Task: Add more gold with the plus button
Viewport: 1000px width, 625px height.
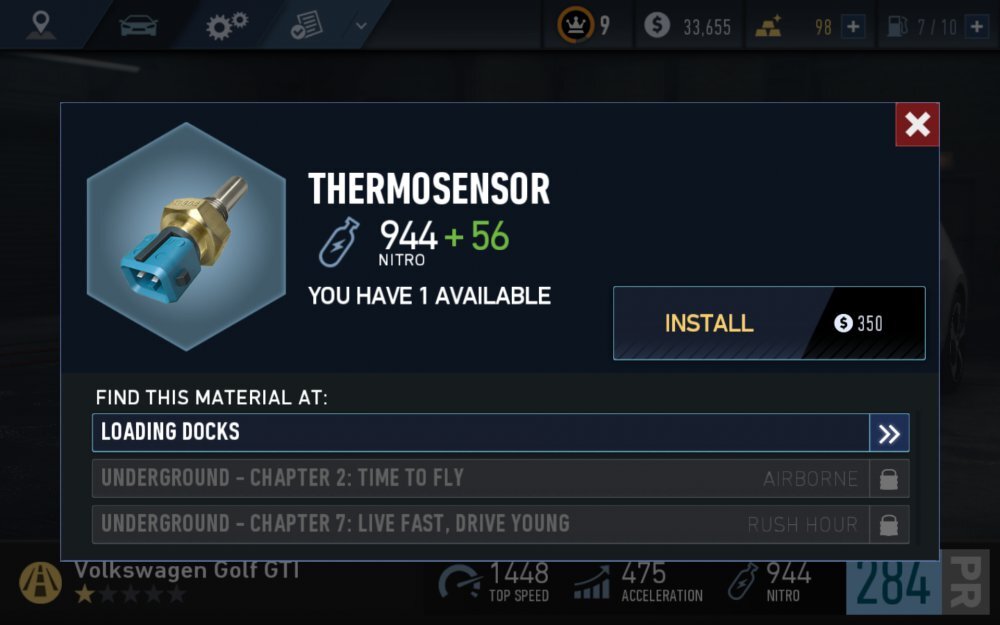Action: click(x=853, y=27)
